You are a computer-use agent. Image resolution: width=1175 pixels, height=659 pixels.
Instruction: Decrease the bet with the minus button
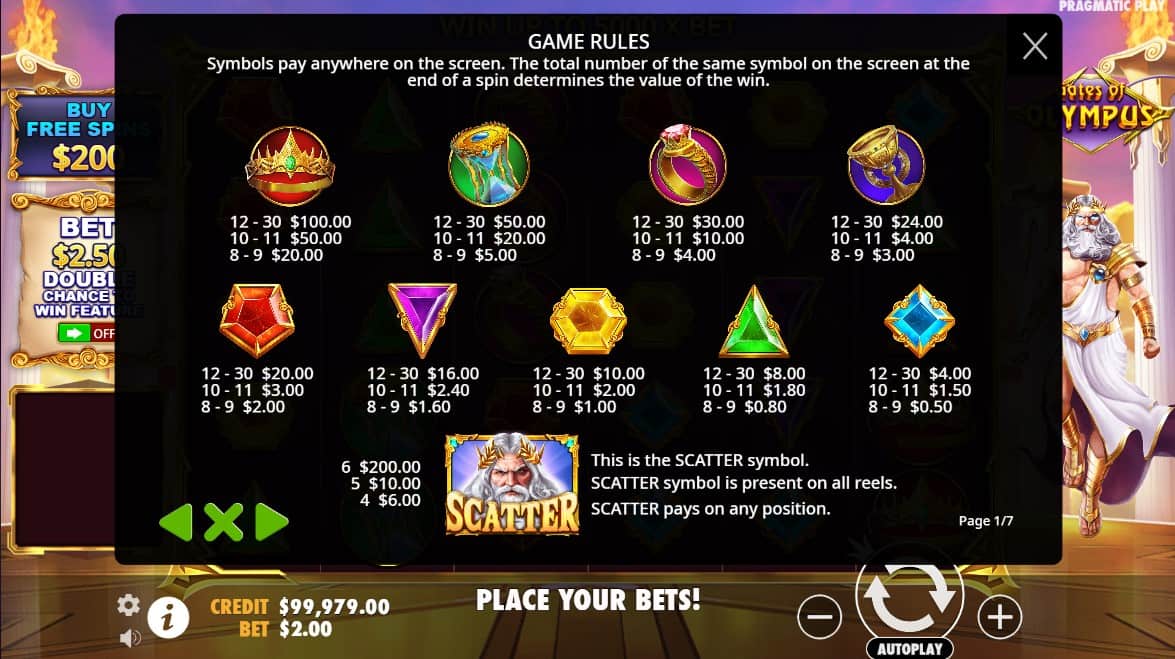tap(819, 618)
